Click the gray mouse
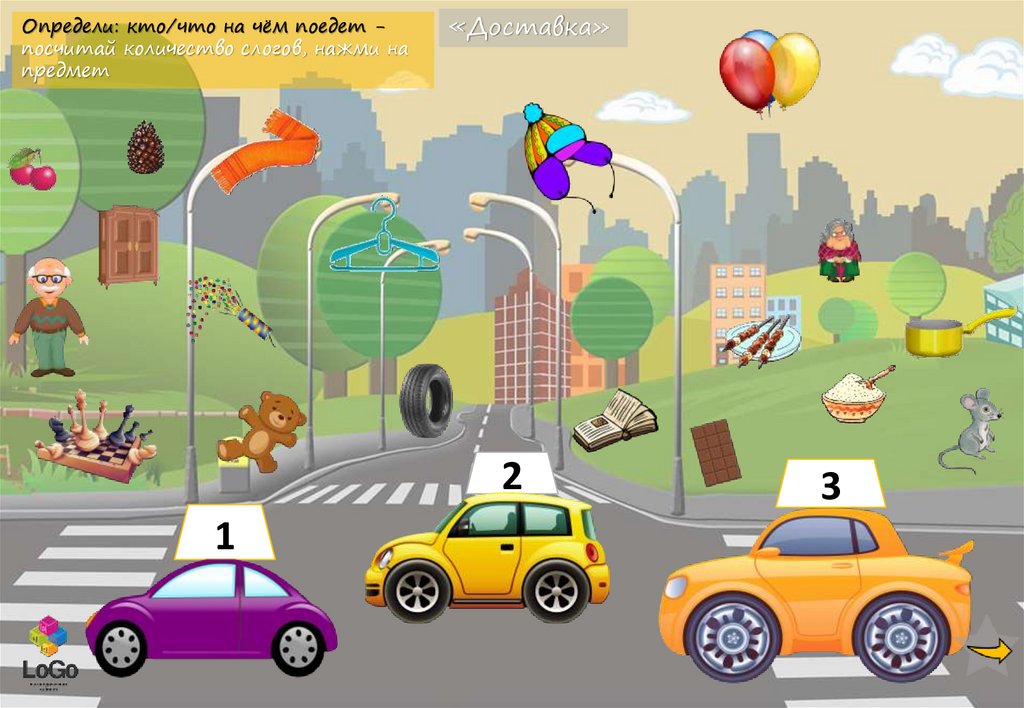 pos(968,430)
